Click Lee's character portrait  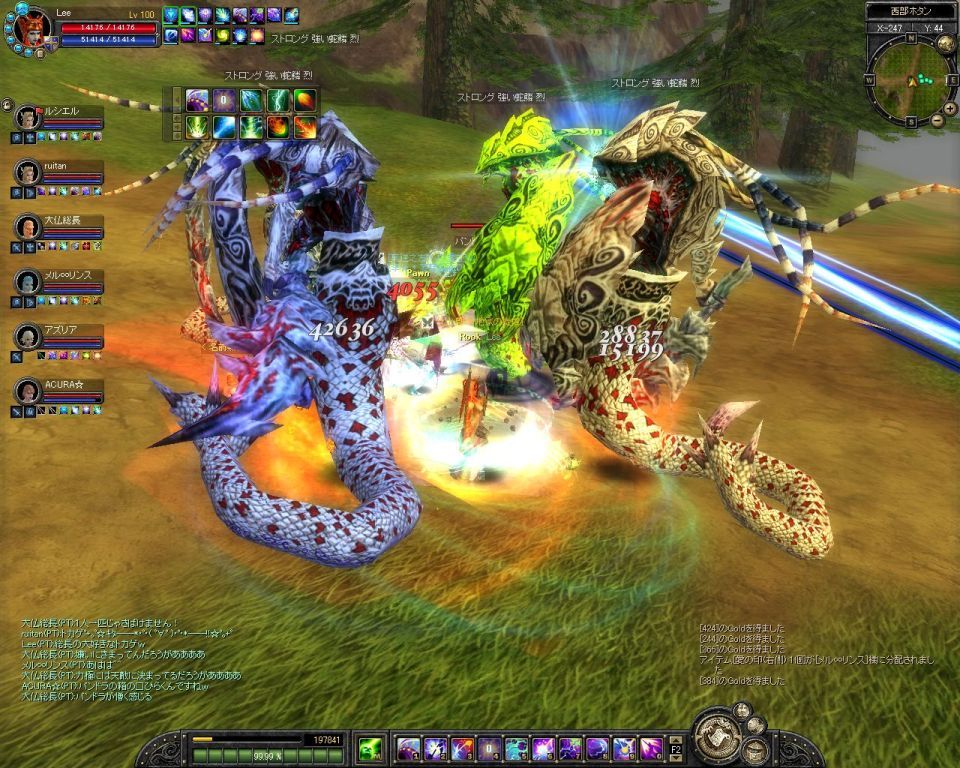30,28
